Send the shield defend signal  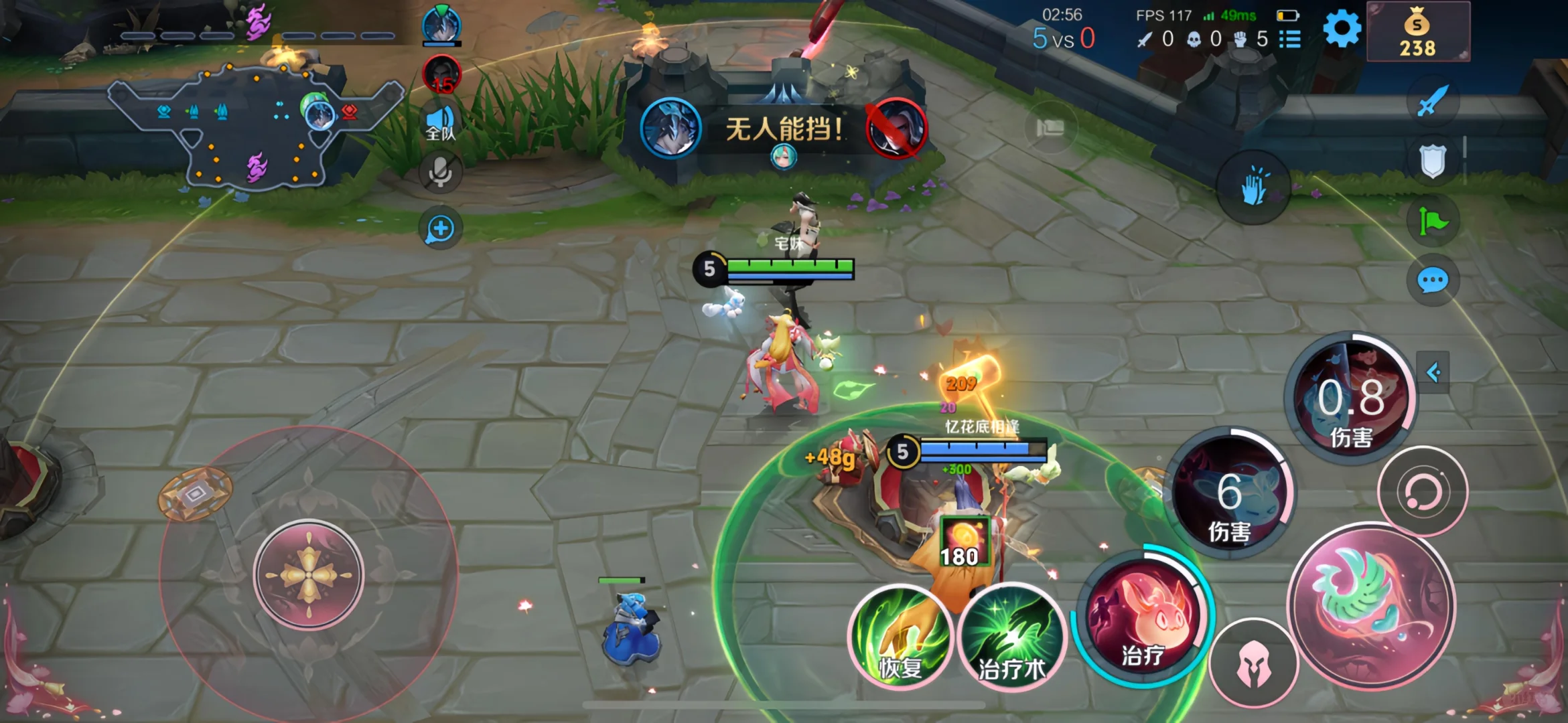pyautogui.click(x=1433, y=161)
